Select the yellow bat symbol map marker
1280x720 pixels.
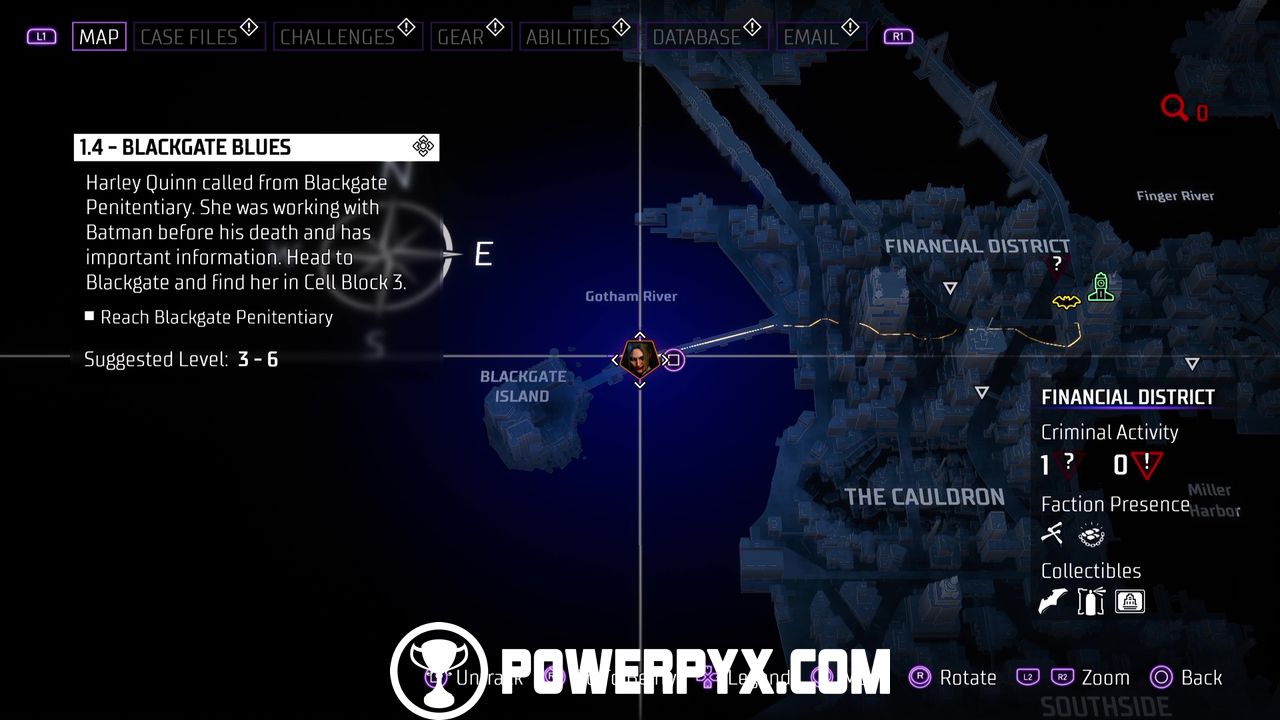coord(1066,301)
